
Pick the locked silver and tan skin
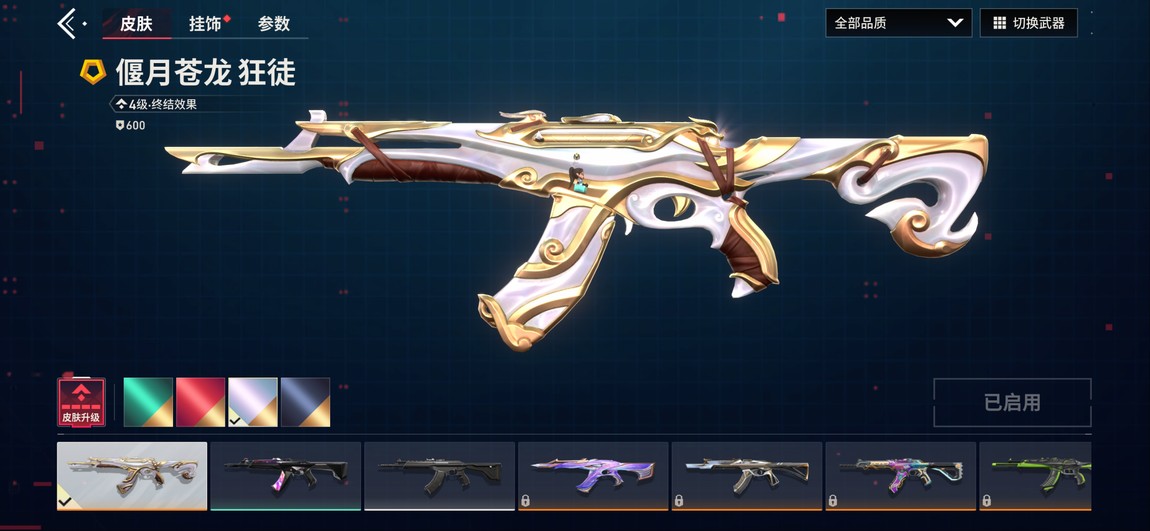pyautogui.click(x=746, y=475)
